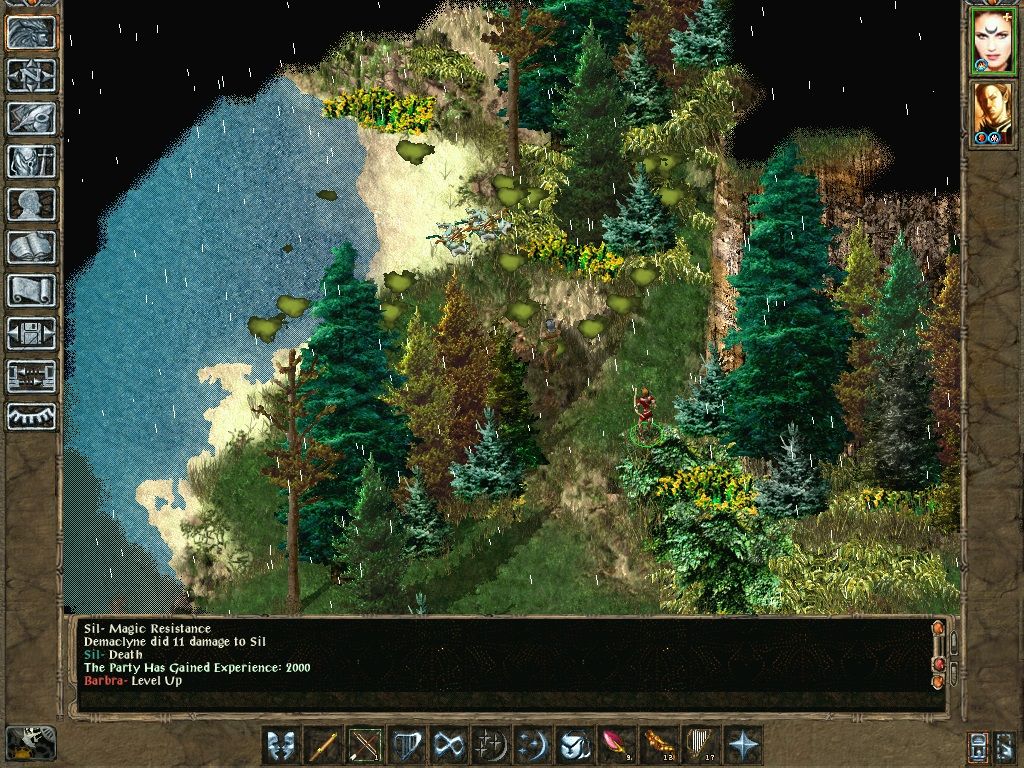
Task: Select the dark-haired male character portrait
Action: coord(993,112)
